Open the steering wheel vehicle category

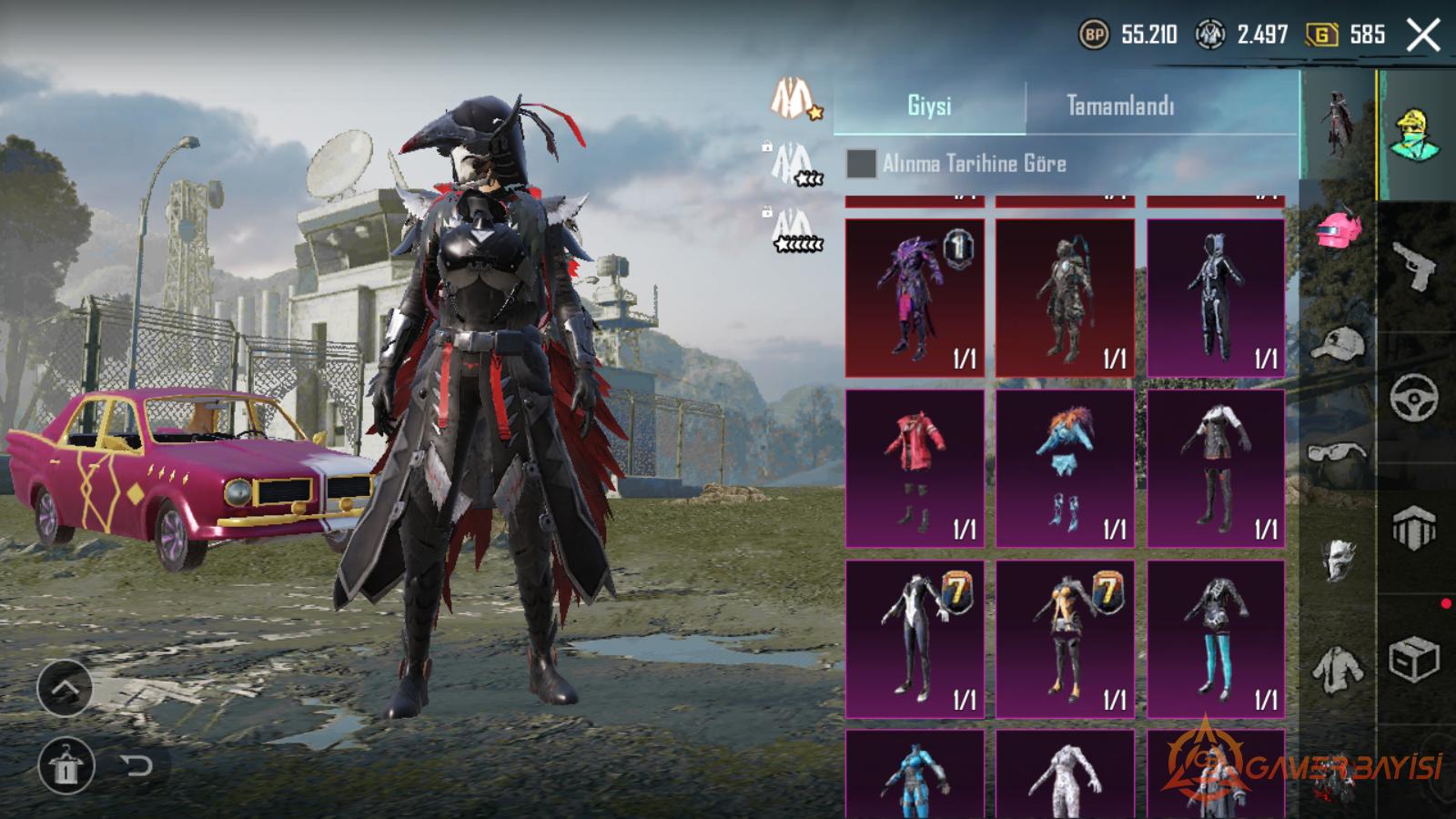pos(1414,397)
